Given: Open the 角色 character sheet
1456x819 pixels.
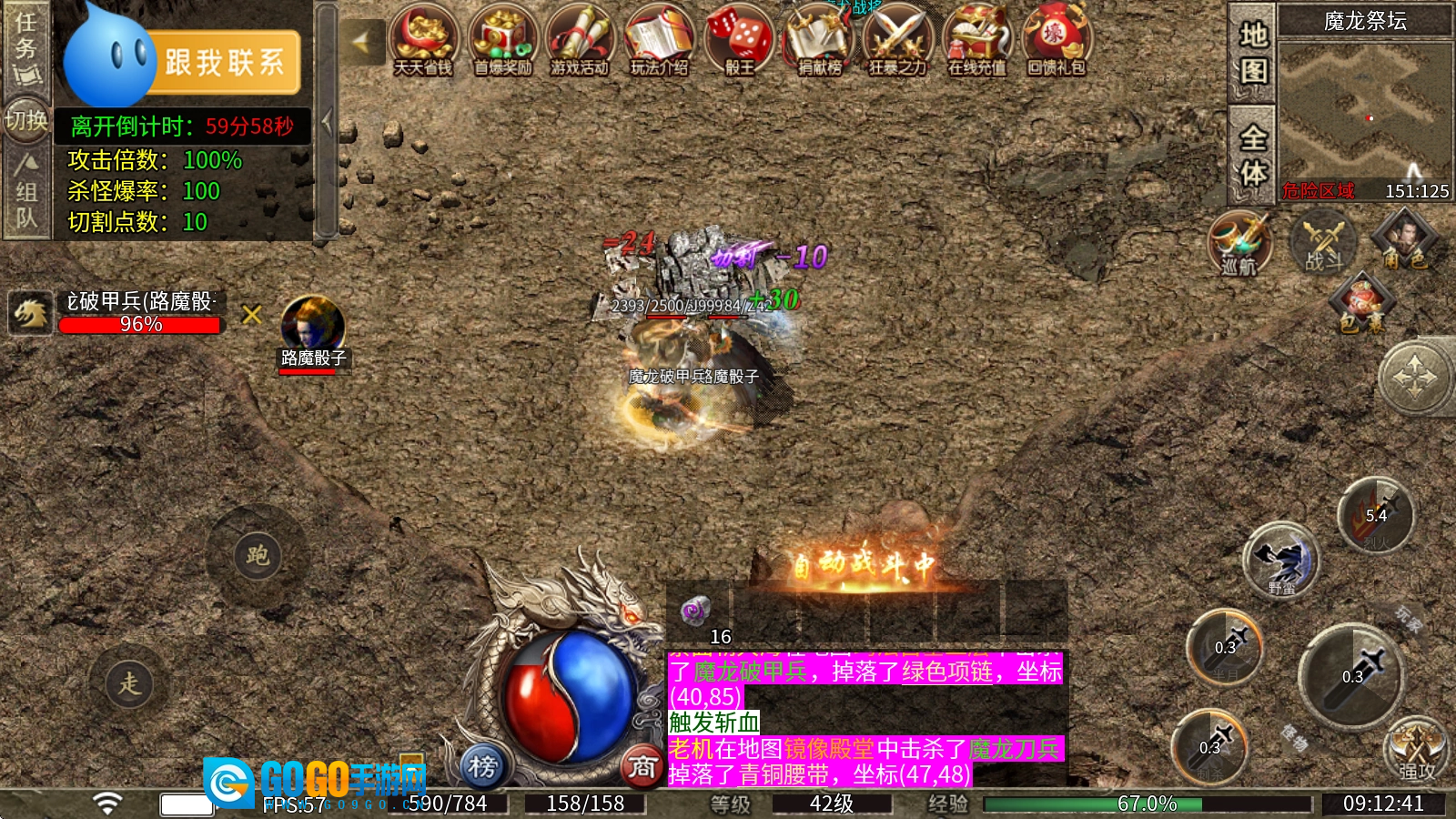Looking at the screenshot, I should click(1405, 240).
